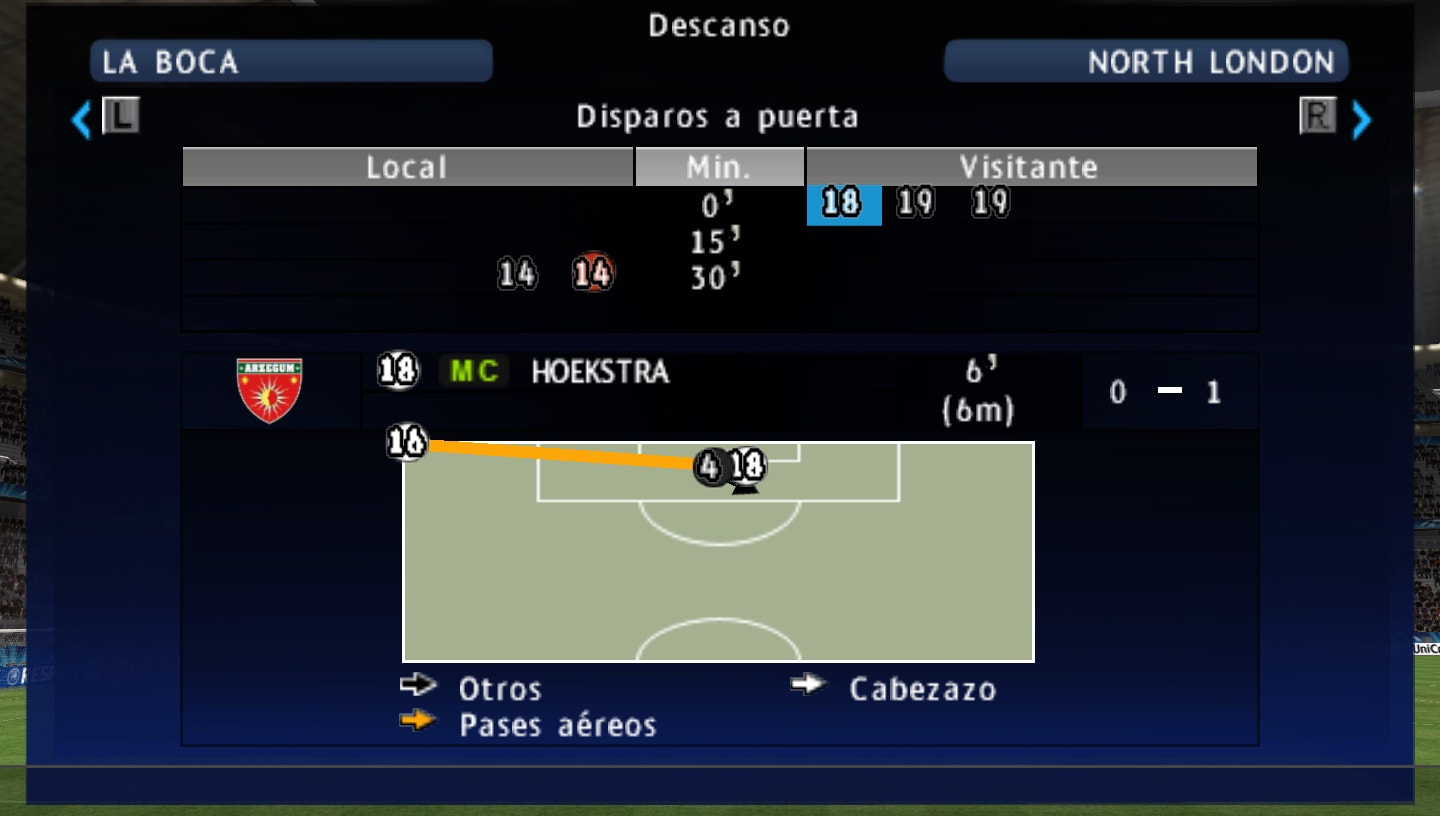Go to previous stats page with left arrow
Screen dimensions: 1440x816
(81, 120)
